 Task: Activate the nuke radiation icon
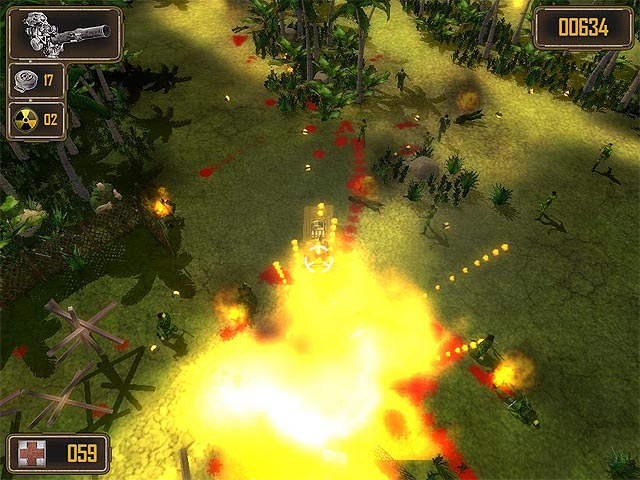pos(25,120)
